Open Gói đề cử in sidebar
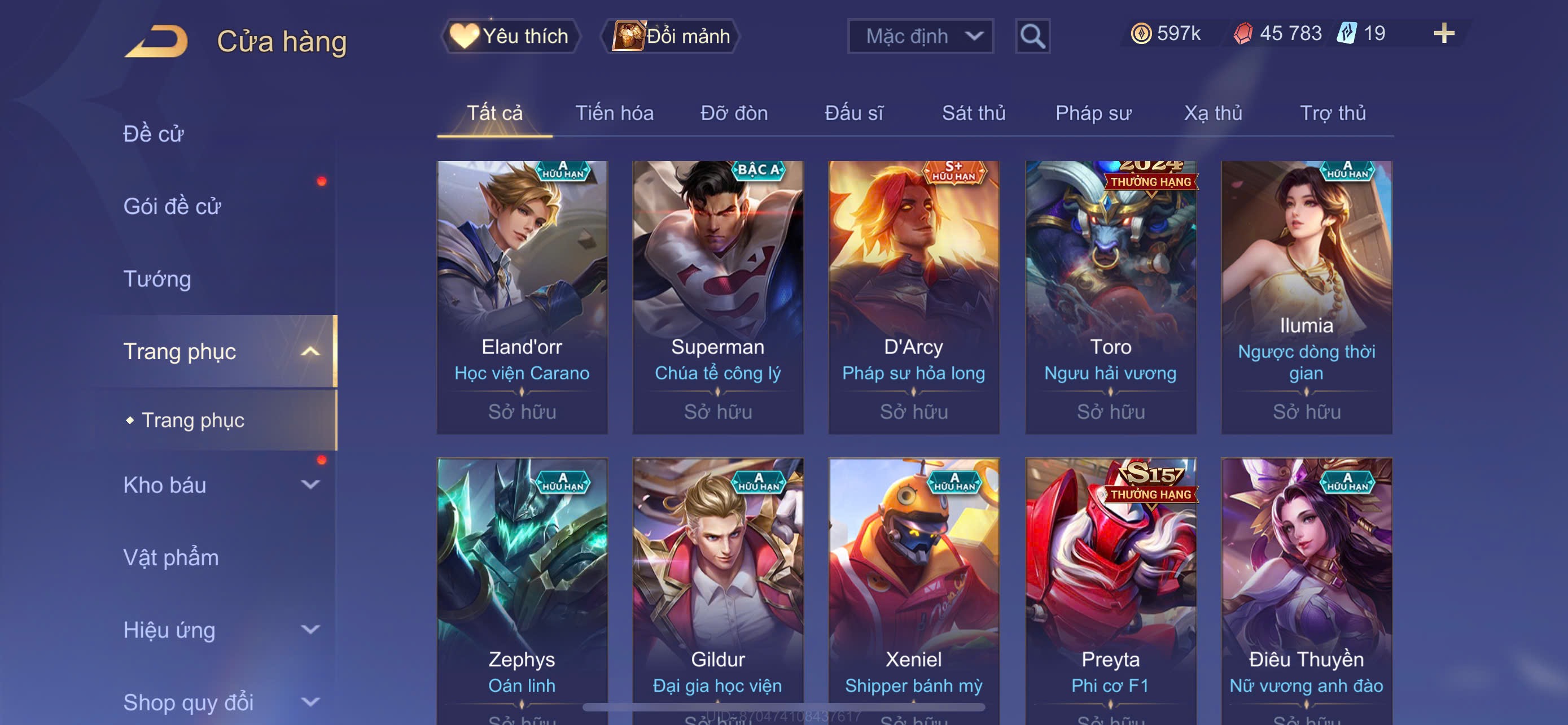The height and width of the screenshot is (725, 1568). coord(172,206)
